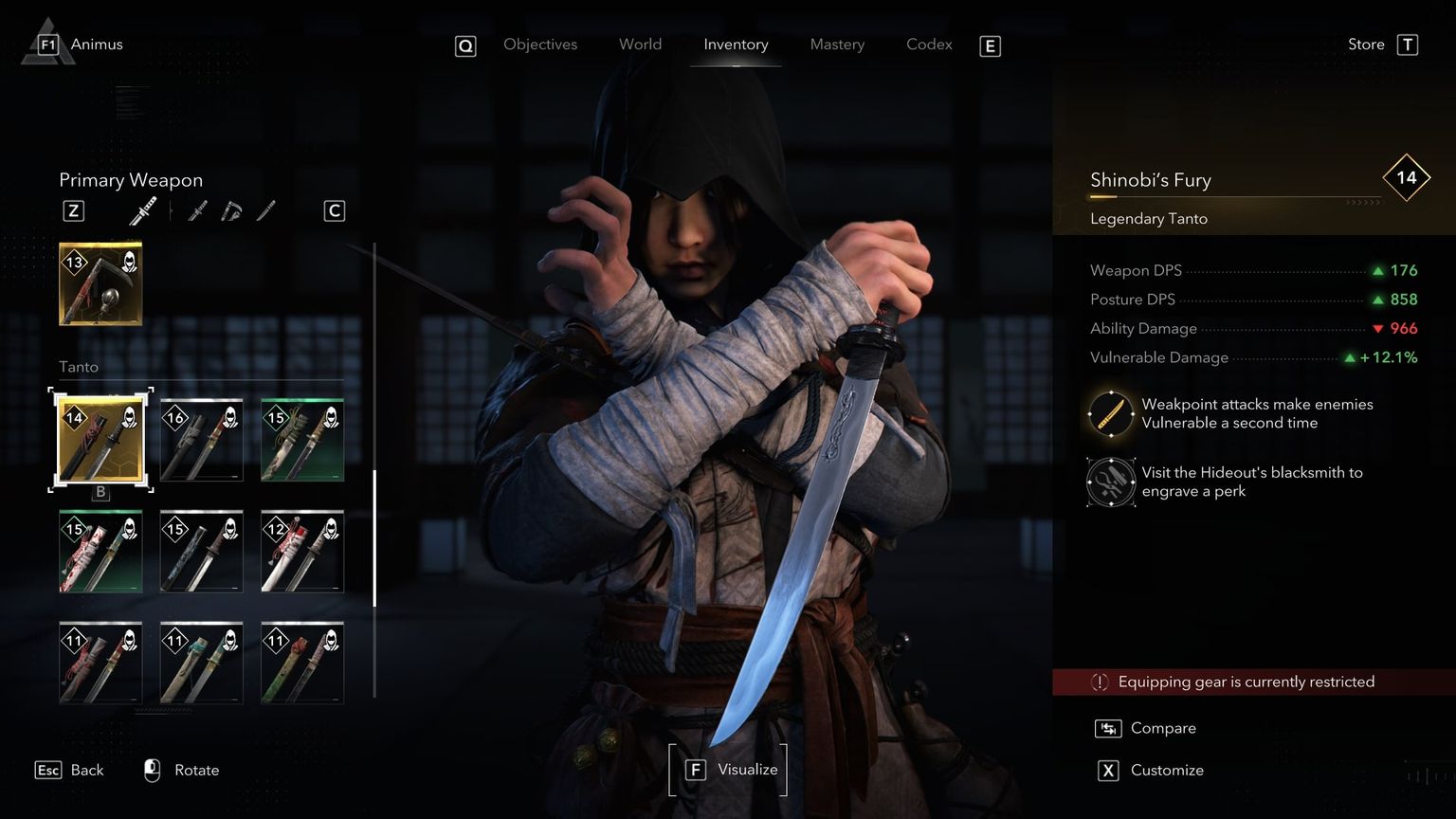1456x819 pixels.
Task: Expand the next weapon category with C
Action: point(334,209)
